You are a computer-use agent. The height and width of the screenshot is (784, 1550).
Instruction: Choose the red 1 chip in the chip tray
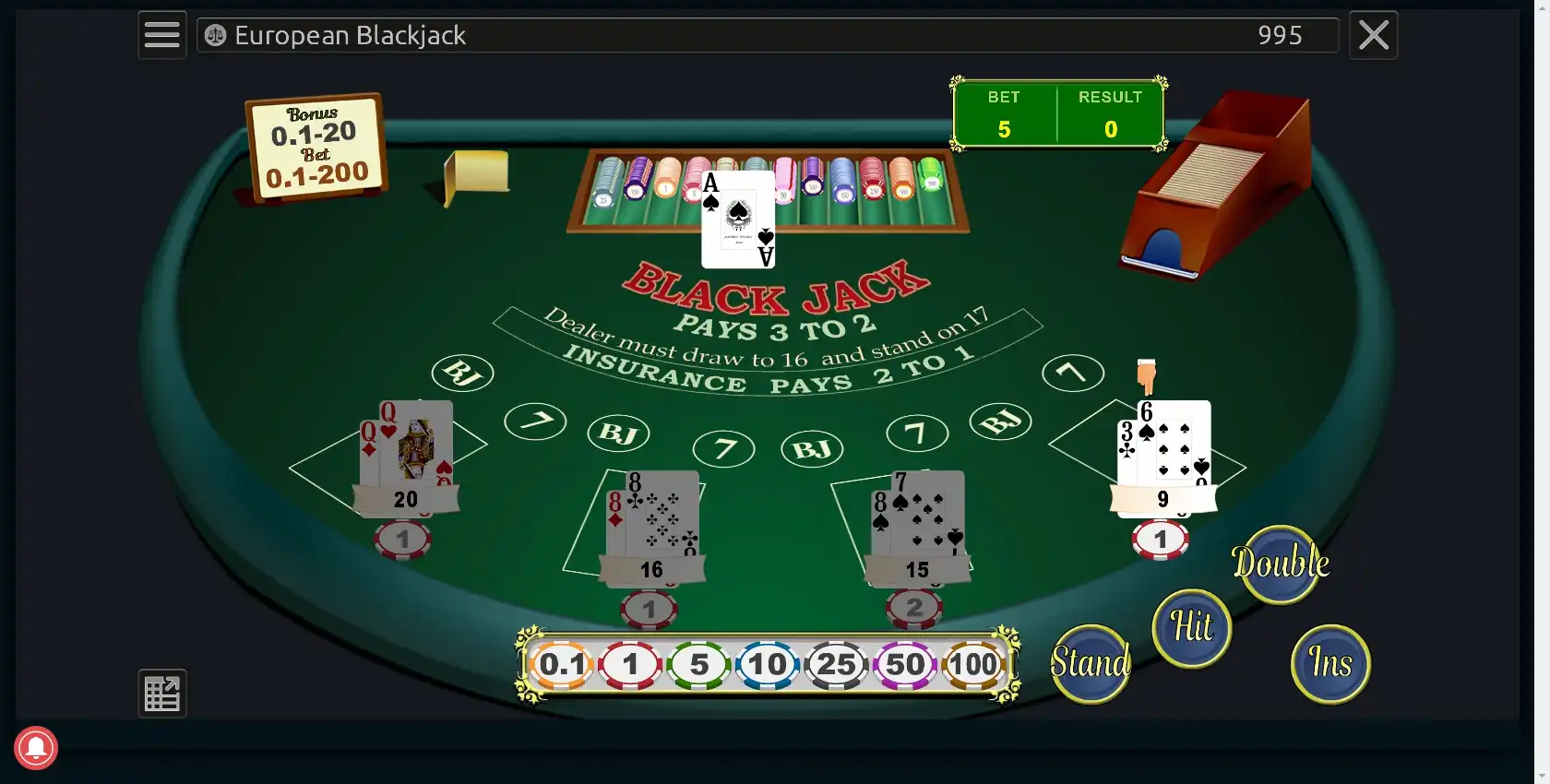coord(630,664)
